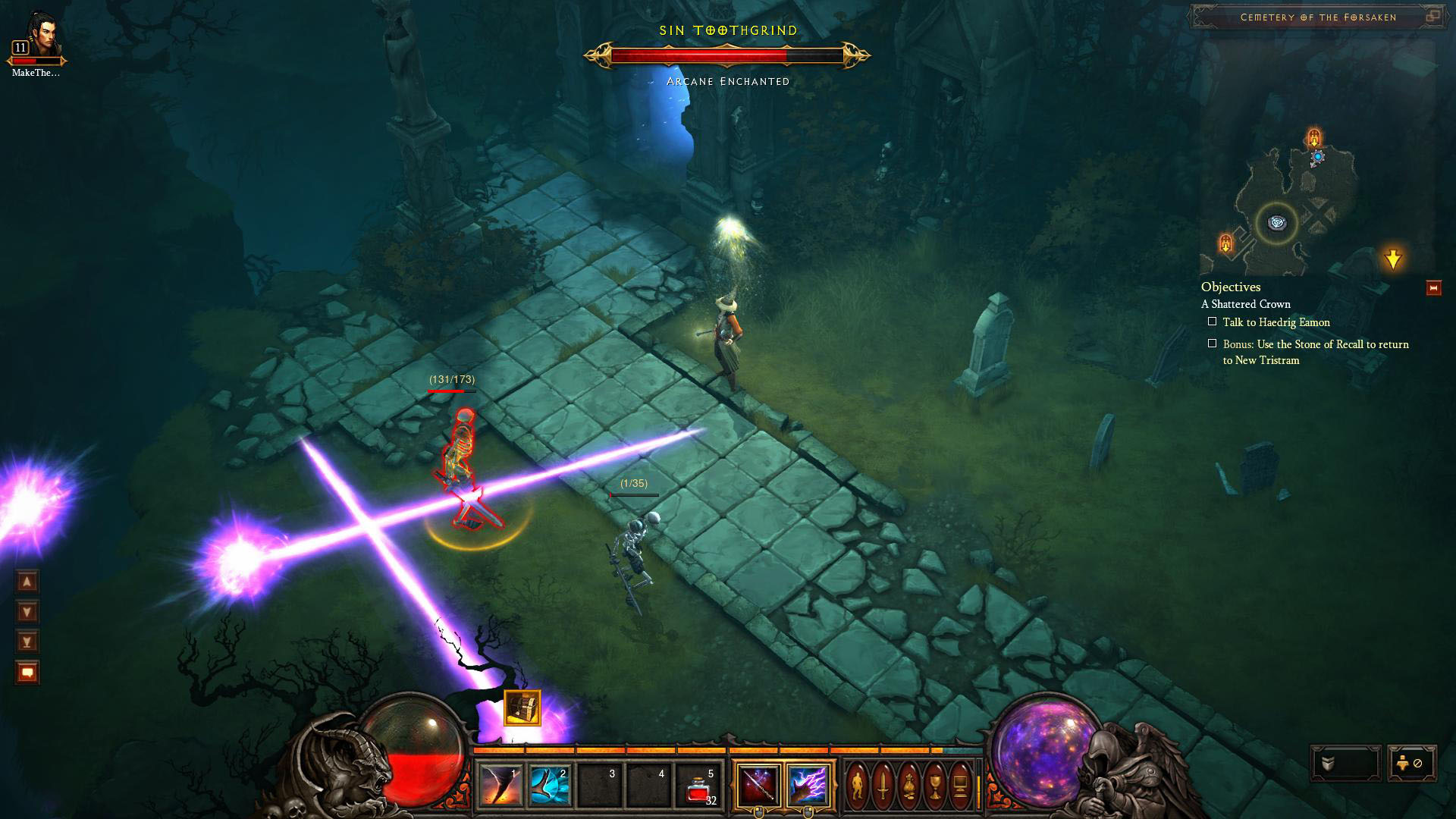The height and width of the screenshot is (819, 1456).
Task: Open the computer monitor game menu button
Action: 960,786
